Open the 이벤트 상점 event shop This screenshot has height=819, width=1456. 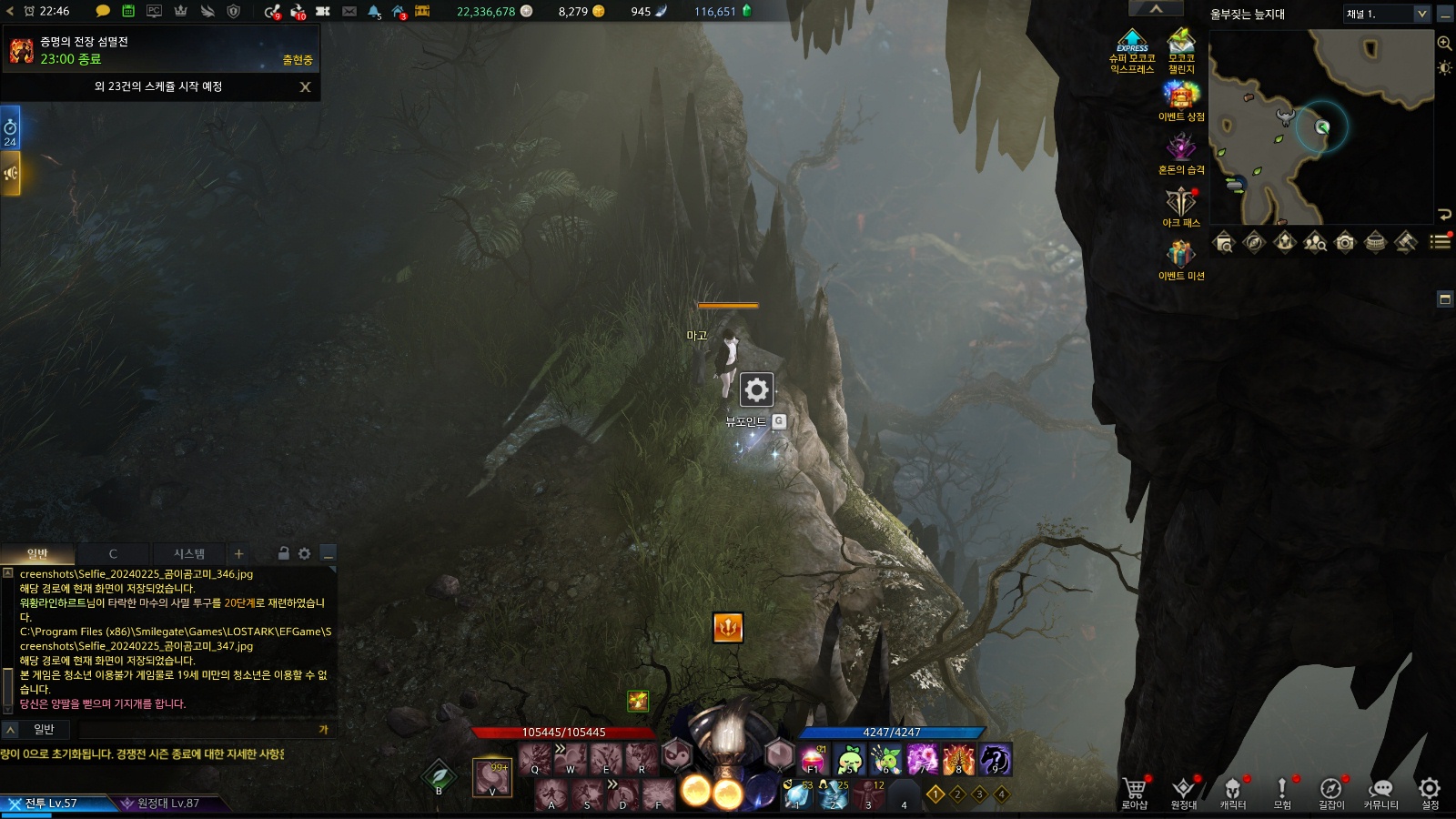pos(1180,96)
